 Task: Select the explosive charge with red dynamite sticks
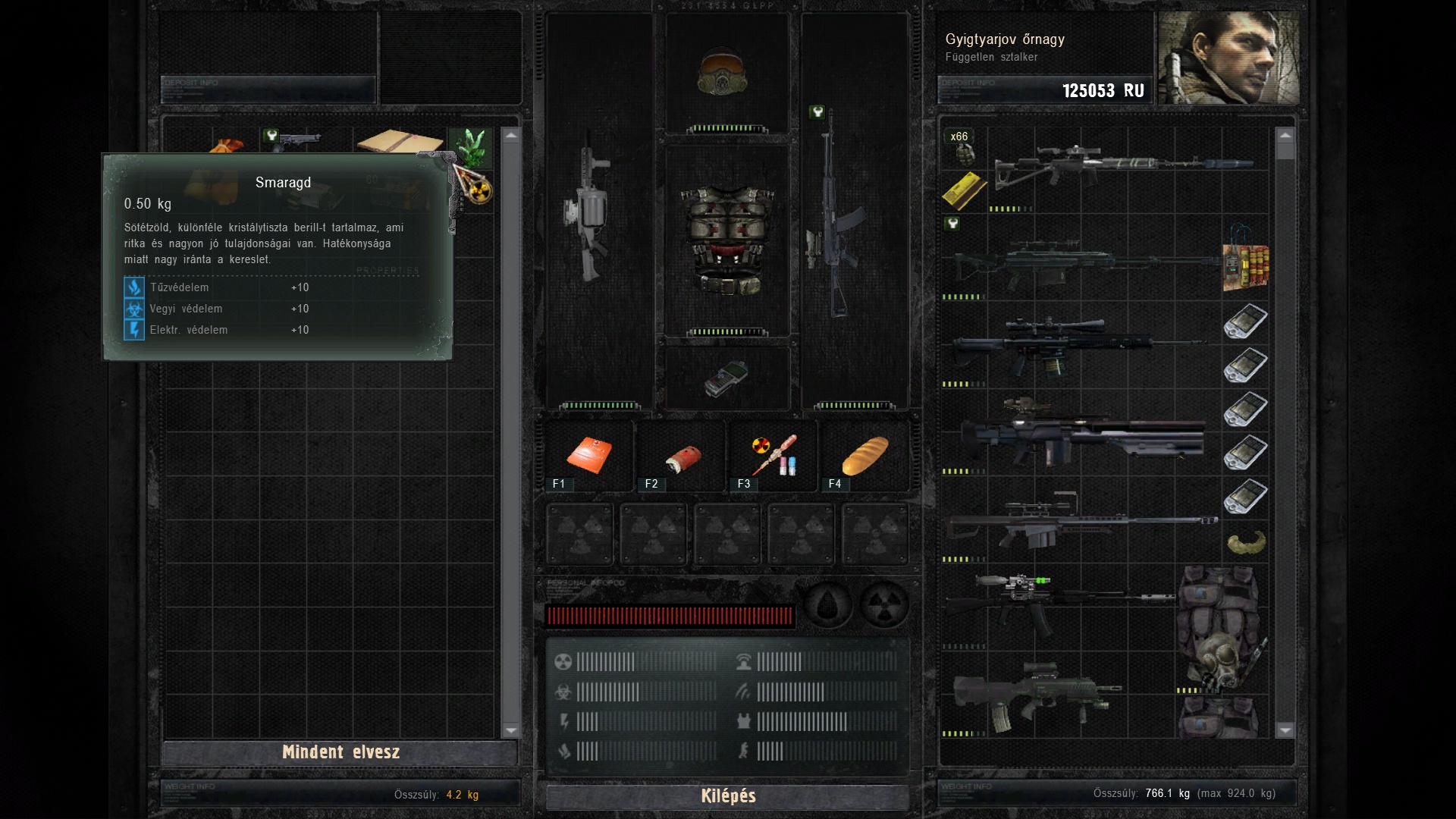pyautogui.click(x=1244, y=265)
